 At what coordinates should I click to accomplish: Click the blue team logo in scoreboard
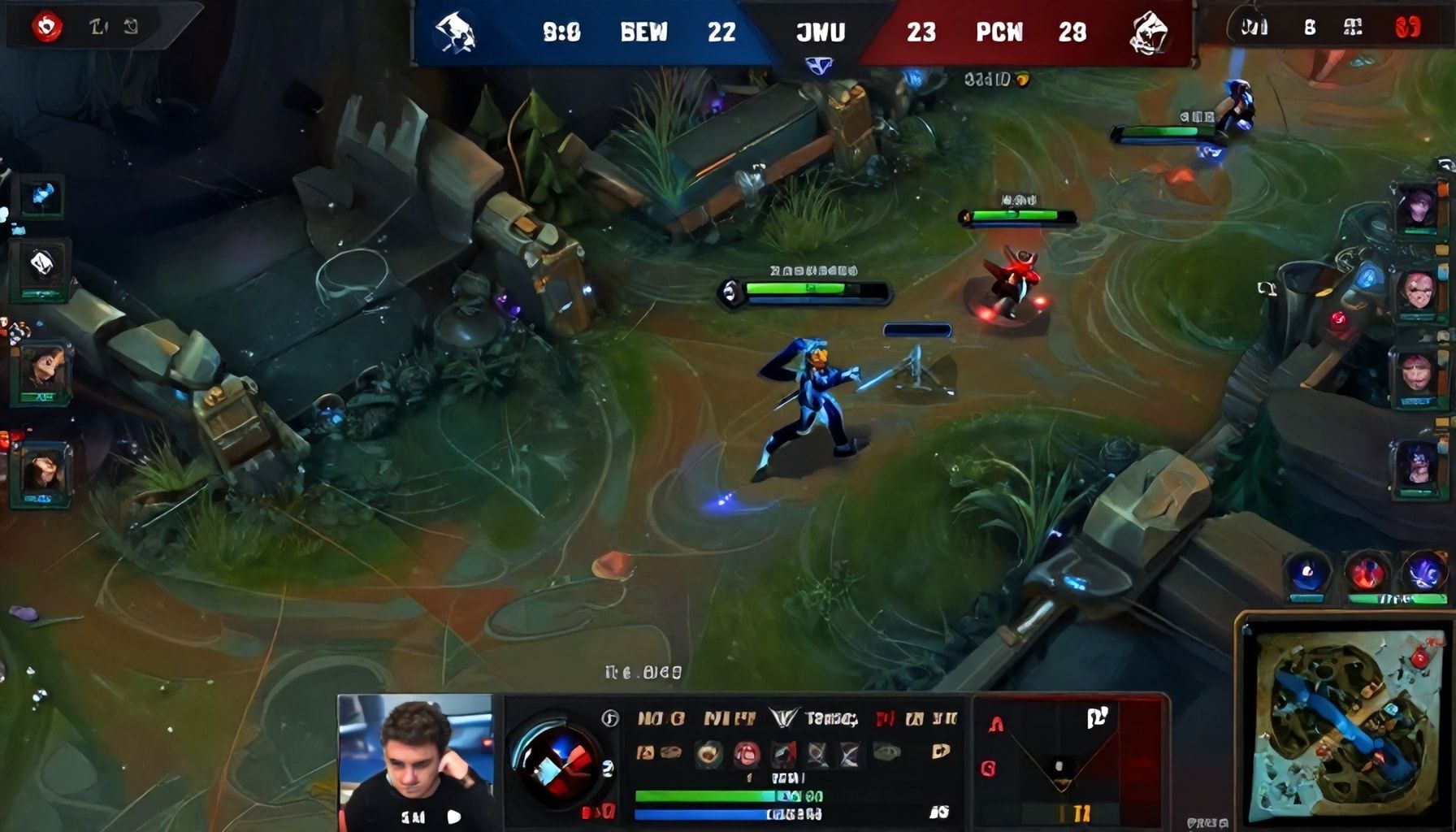[455, 33]
